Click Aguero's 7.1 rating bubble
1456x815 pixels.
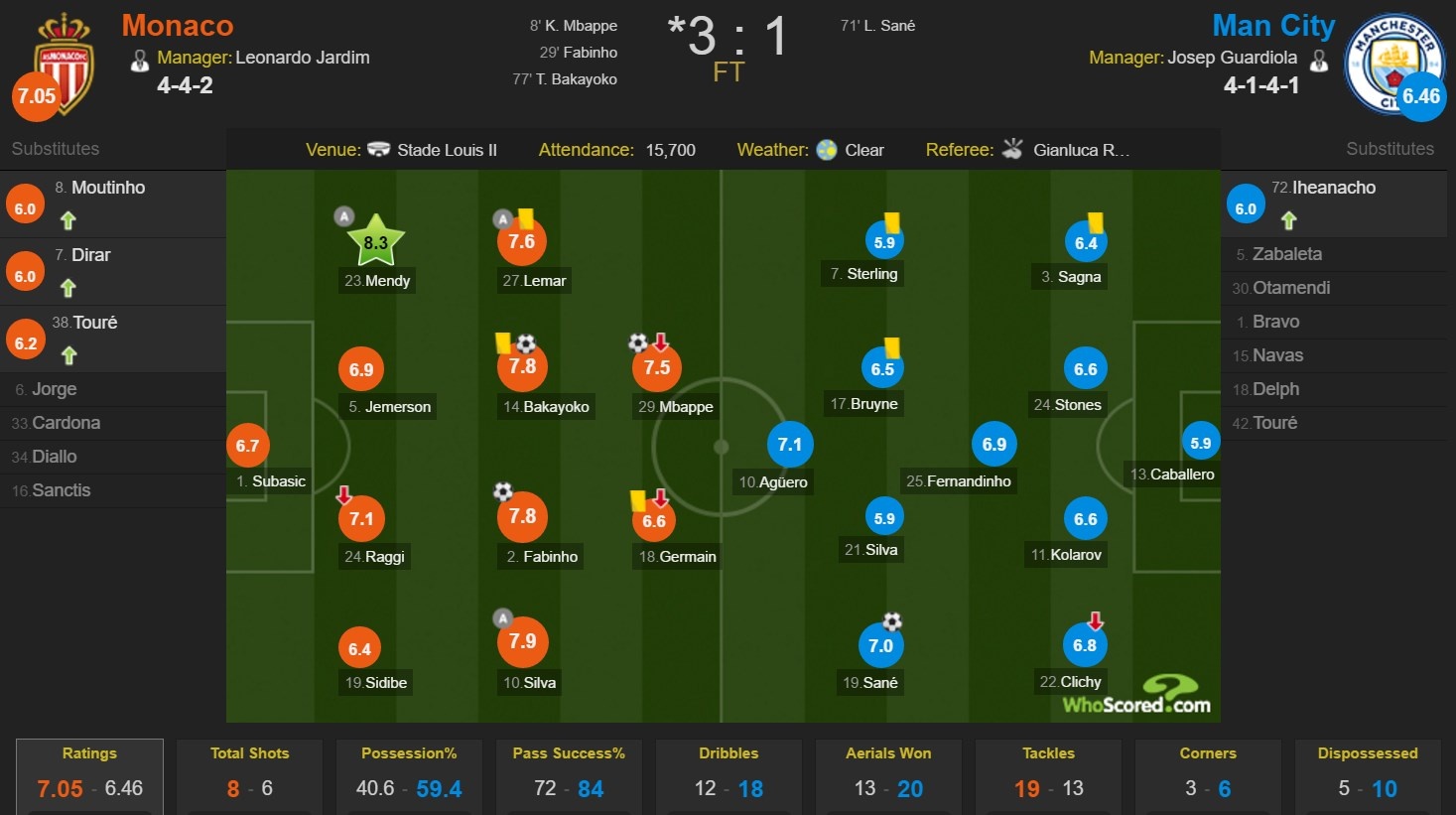click(790, 444)
